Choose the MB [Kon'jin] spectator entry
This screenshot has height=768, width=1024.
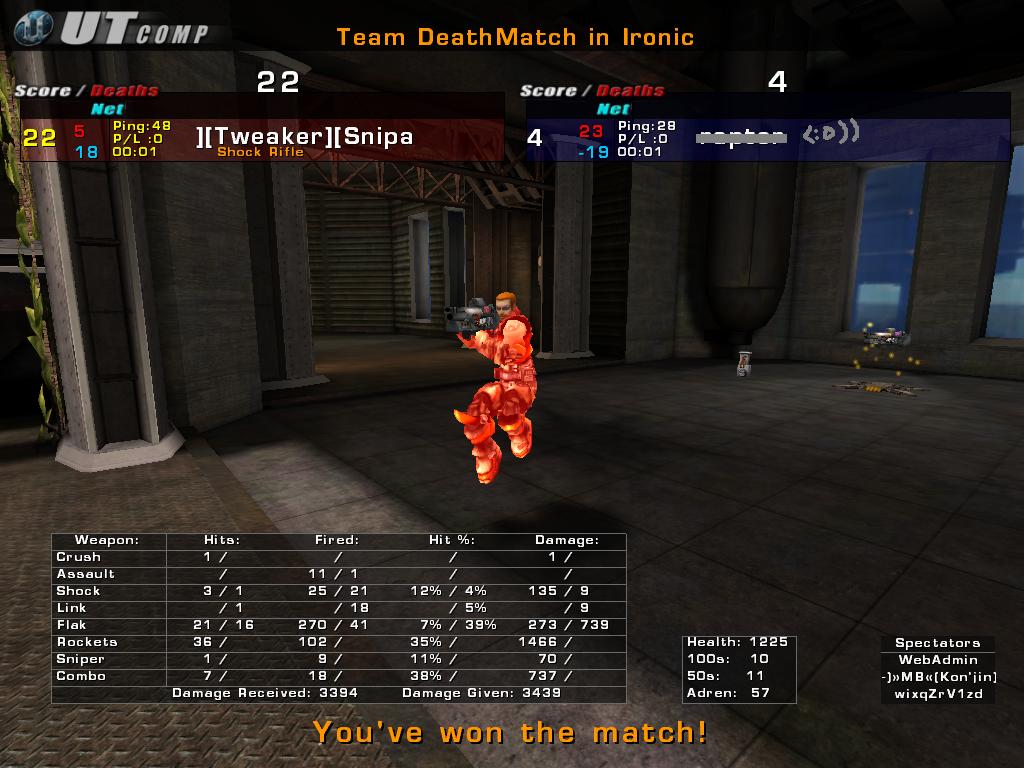(x=938, y=677)
